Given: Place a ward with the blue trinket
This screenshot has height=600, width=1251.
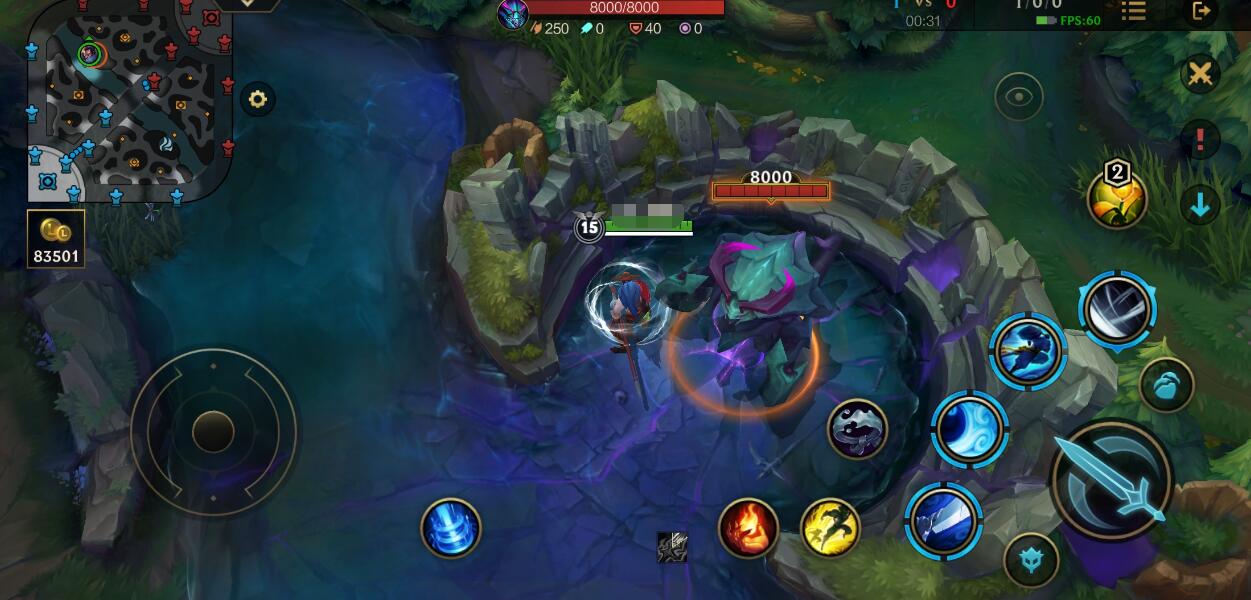Looking at the screenshot, I should [451, 528].
